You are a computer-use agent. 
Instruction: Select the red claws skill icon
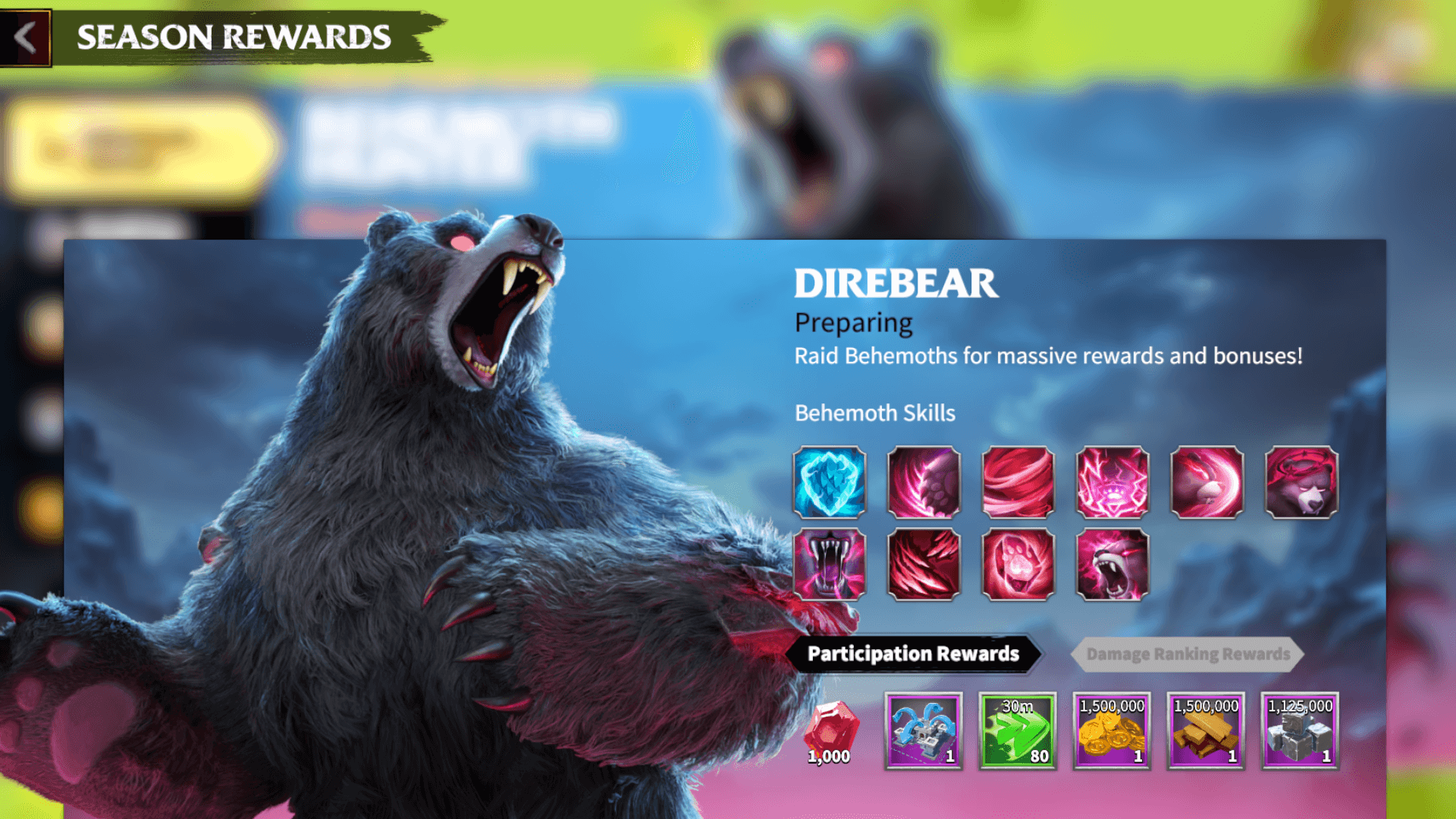924,565
